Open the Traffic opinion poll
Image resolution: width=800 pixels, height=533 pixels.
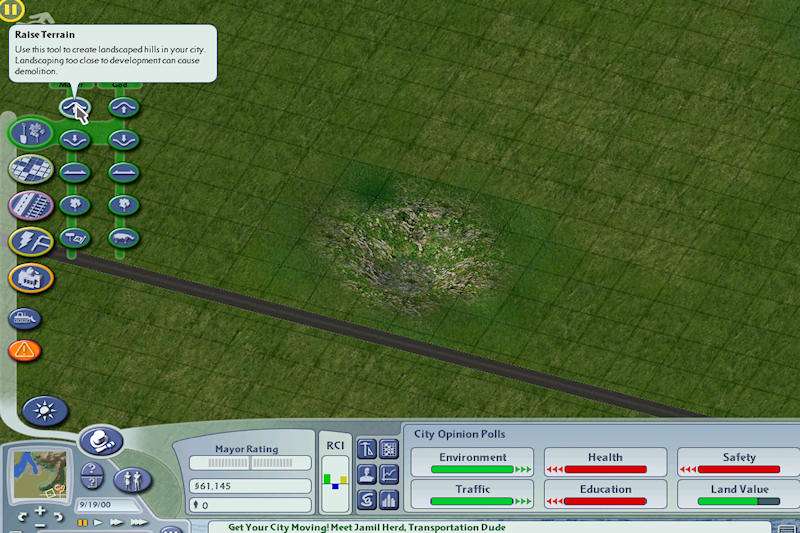(472, 494)
